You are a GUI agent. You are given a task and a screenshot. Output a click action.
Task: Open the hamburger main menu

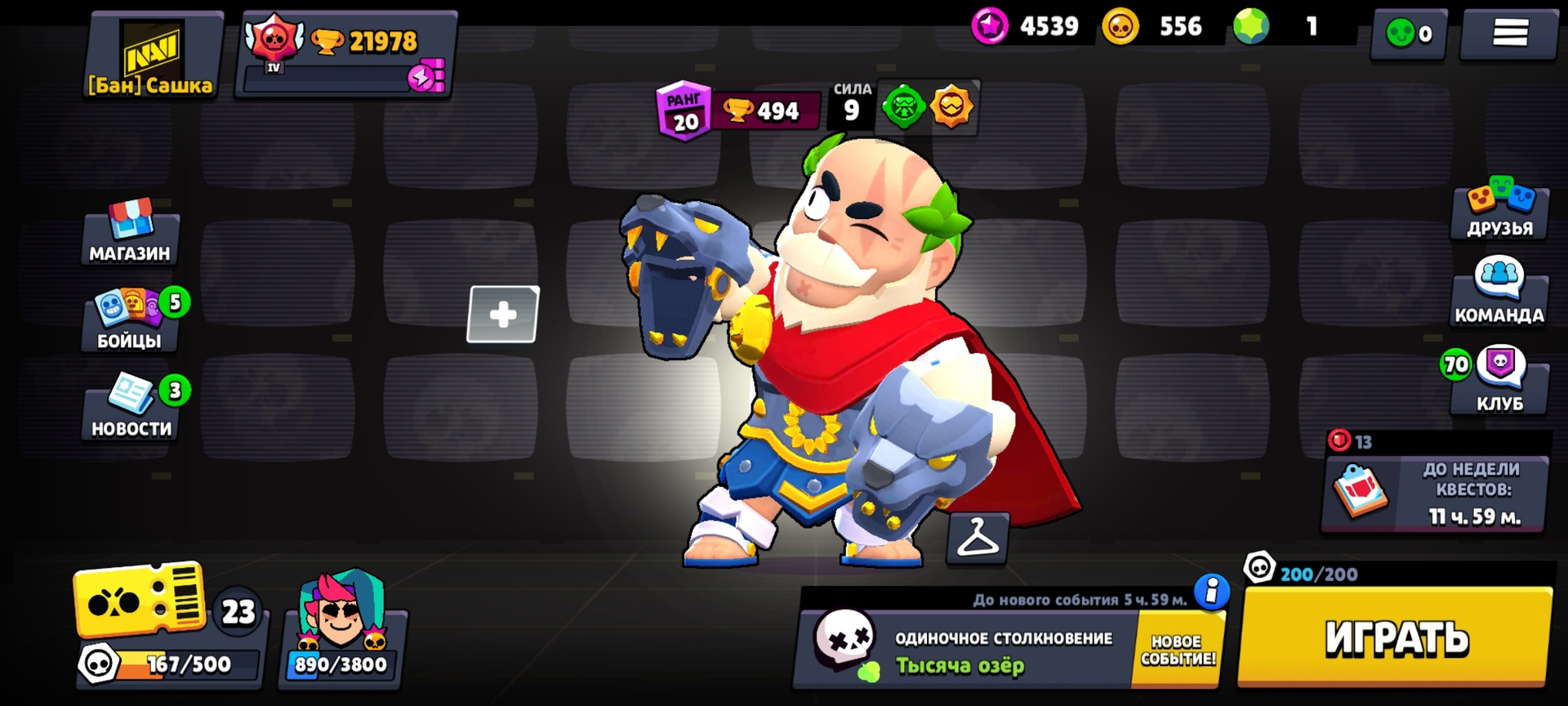pos(1509,34)
